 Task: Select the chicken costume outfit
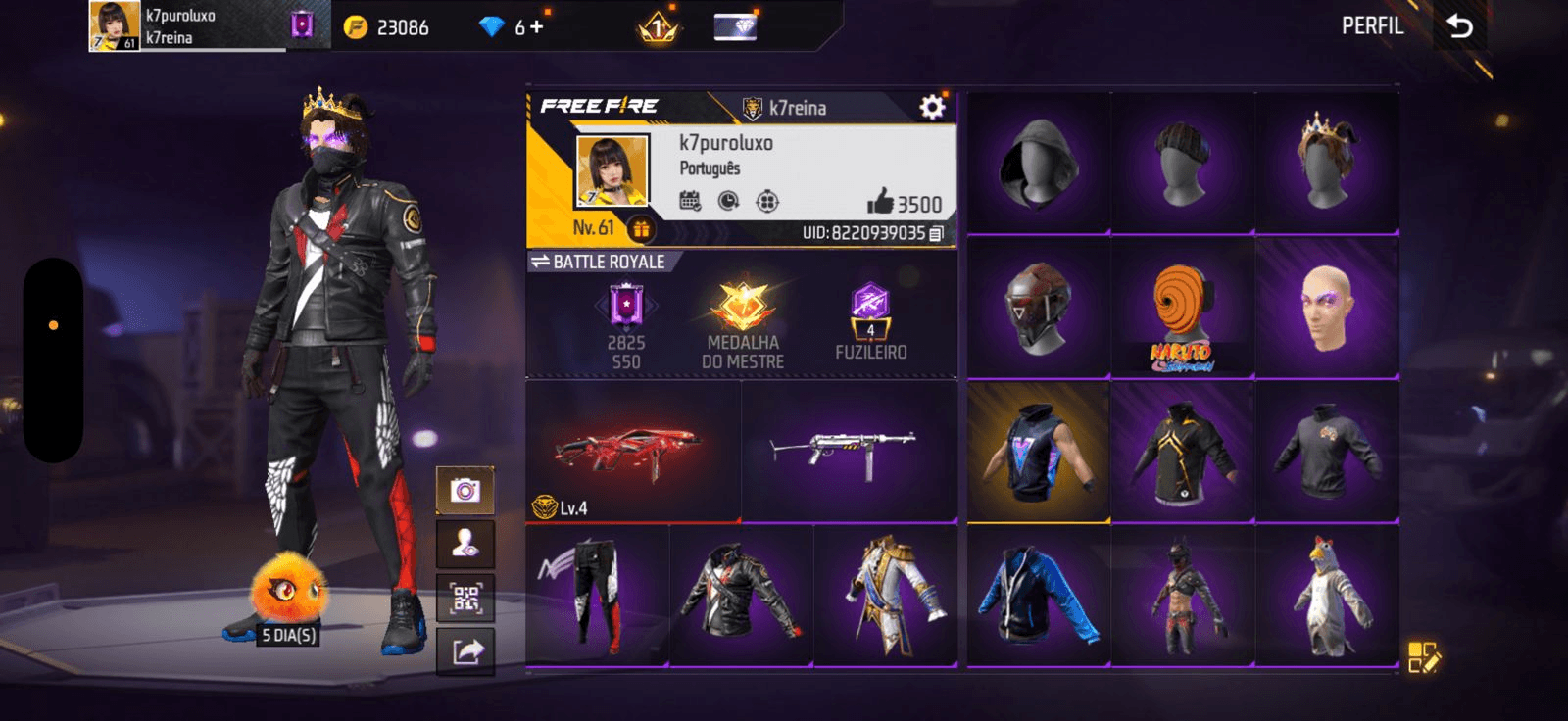[x=1328, y=597]
